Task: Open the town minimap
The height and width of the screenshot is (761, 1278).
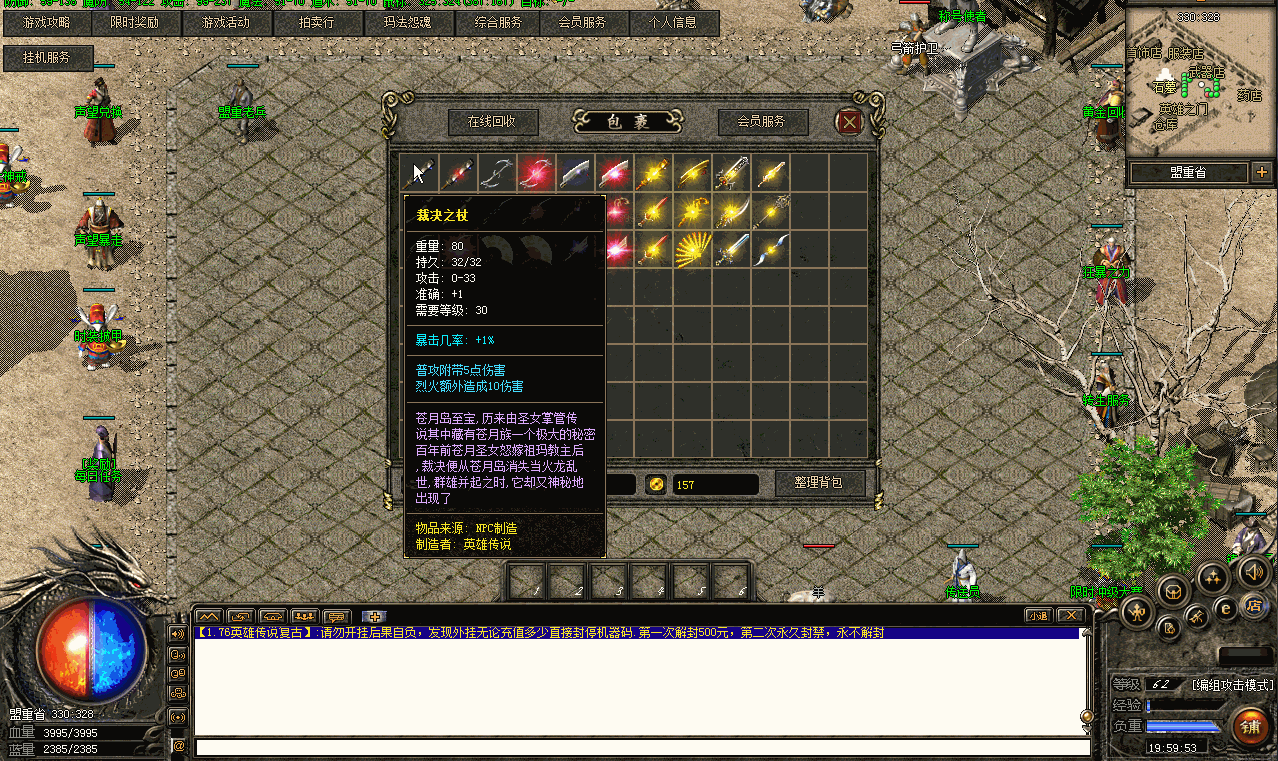Action: pos(1199,79)
